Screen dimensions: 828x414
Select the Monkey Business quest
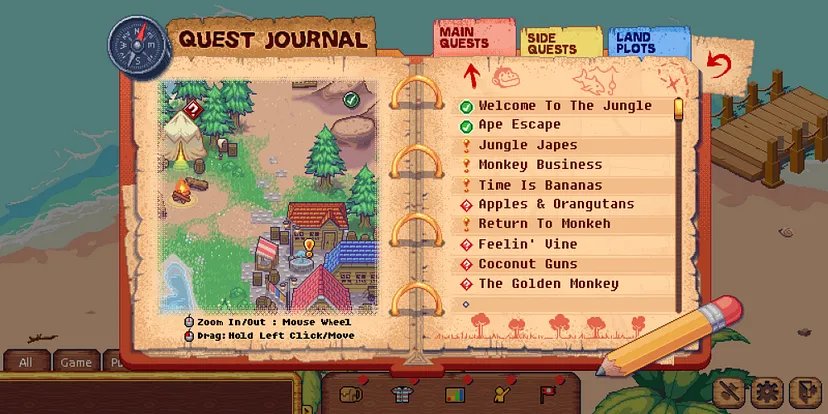[540, 165]
